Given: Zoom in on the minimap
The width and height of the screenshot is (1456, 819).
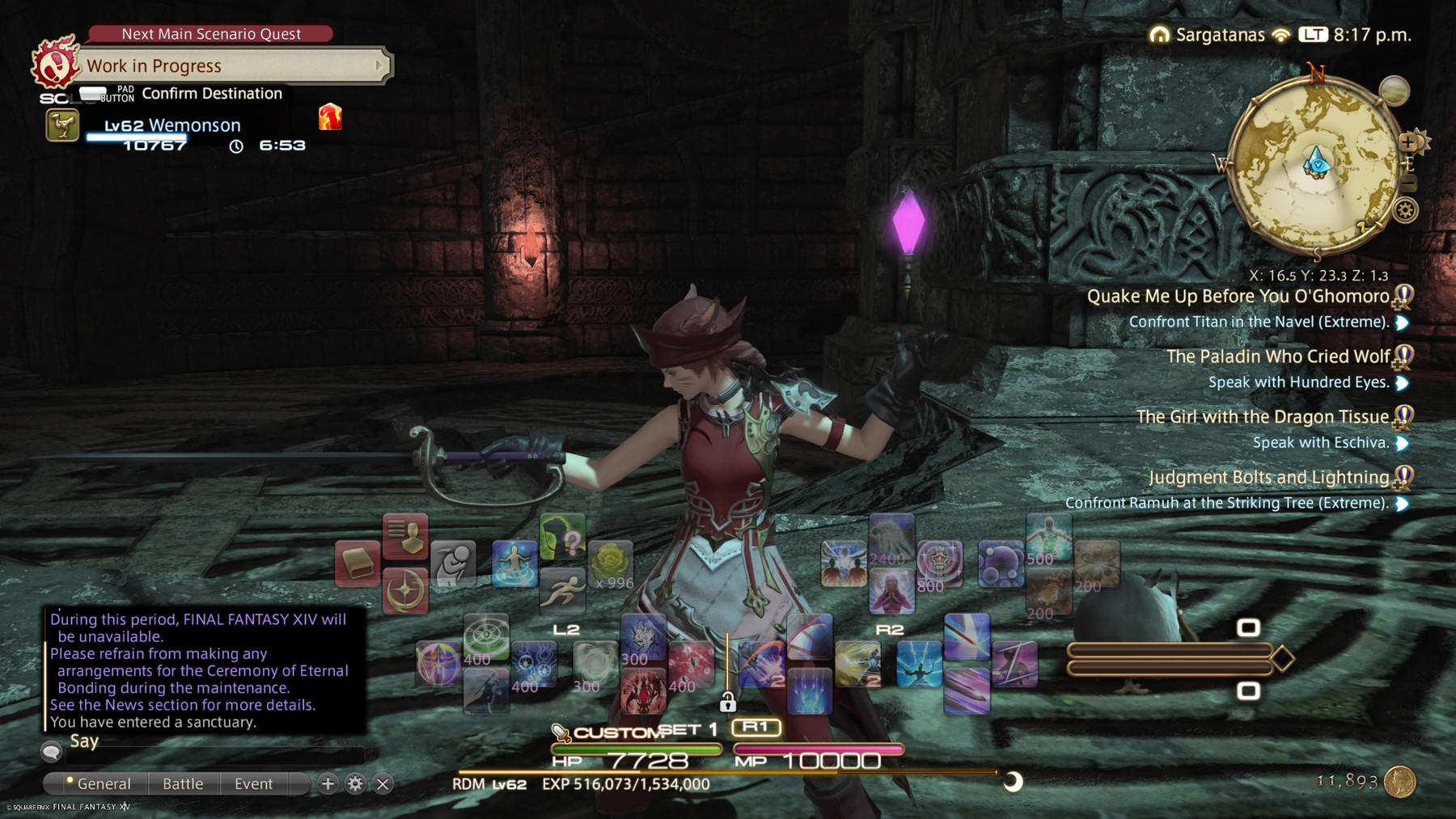Looking at the screenshot, I should [1408, 142].
